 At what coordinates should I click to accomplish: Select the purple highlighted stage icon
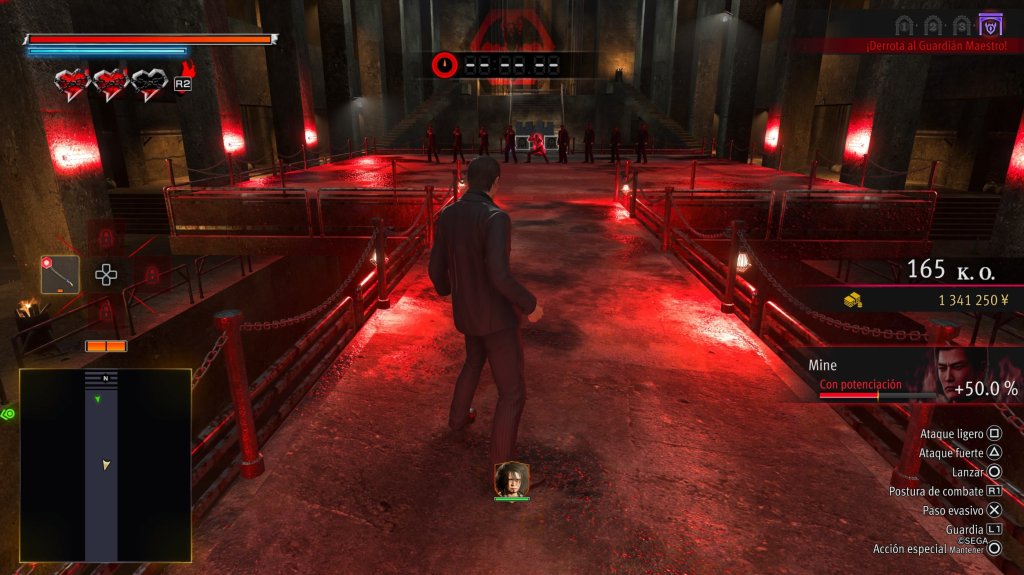pos(991,23)
